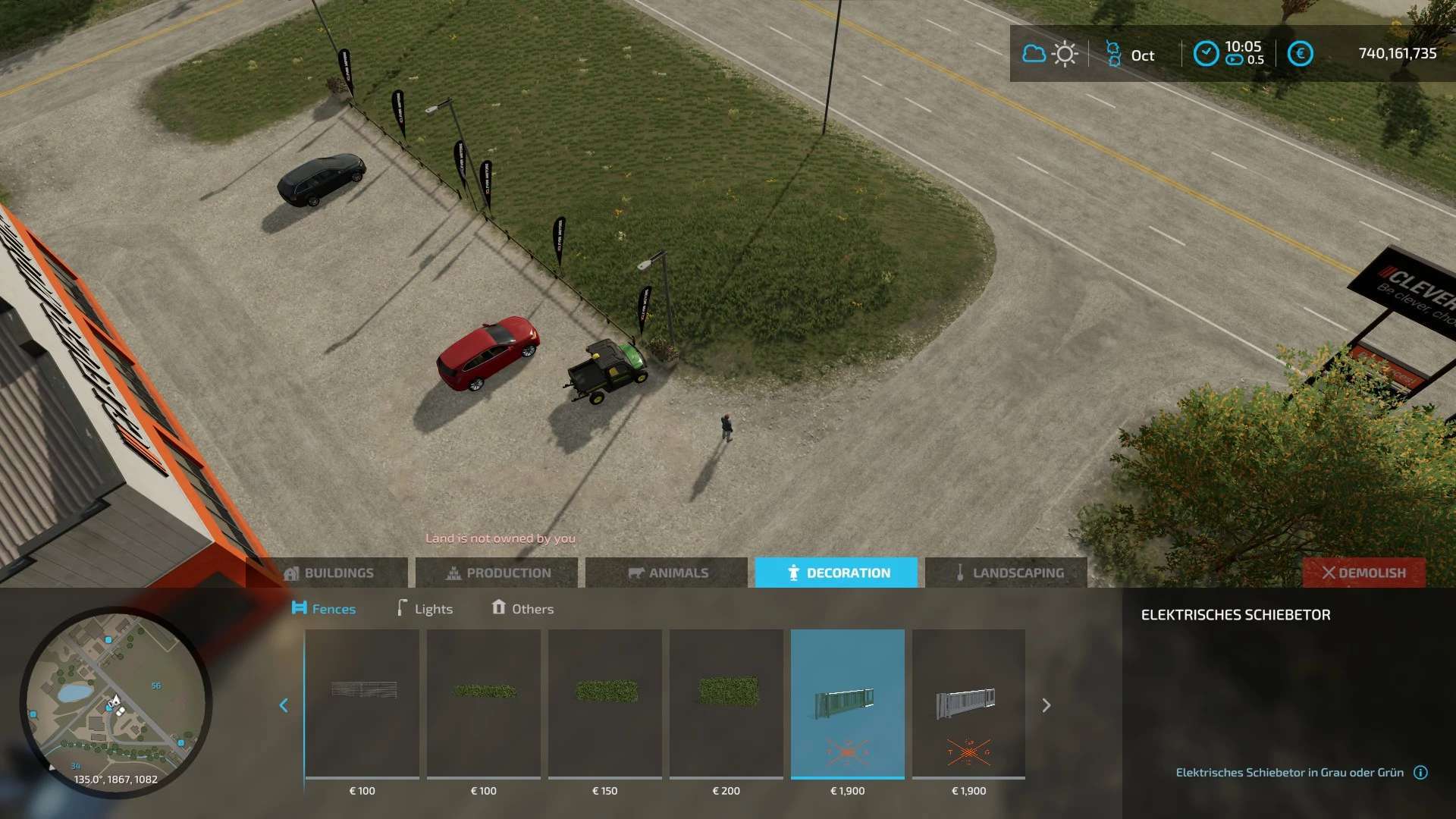The height and width of the screenshot is (819, 1456).
Task: Select the grey electric sliding gate
Action: click(x=969, y=704)
